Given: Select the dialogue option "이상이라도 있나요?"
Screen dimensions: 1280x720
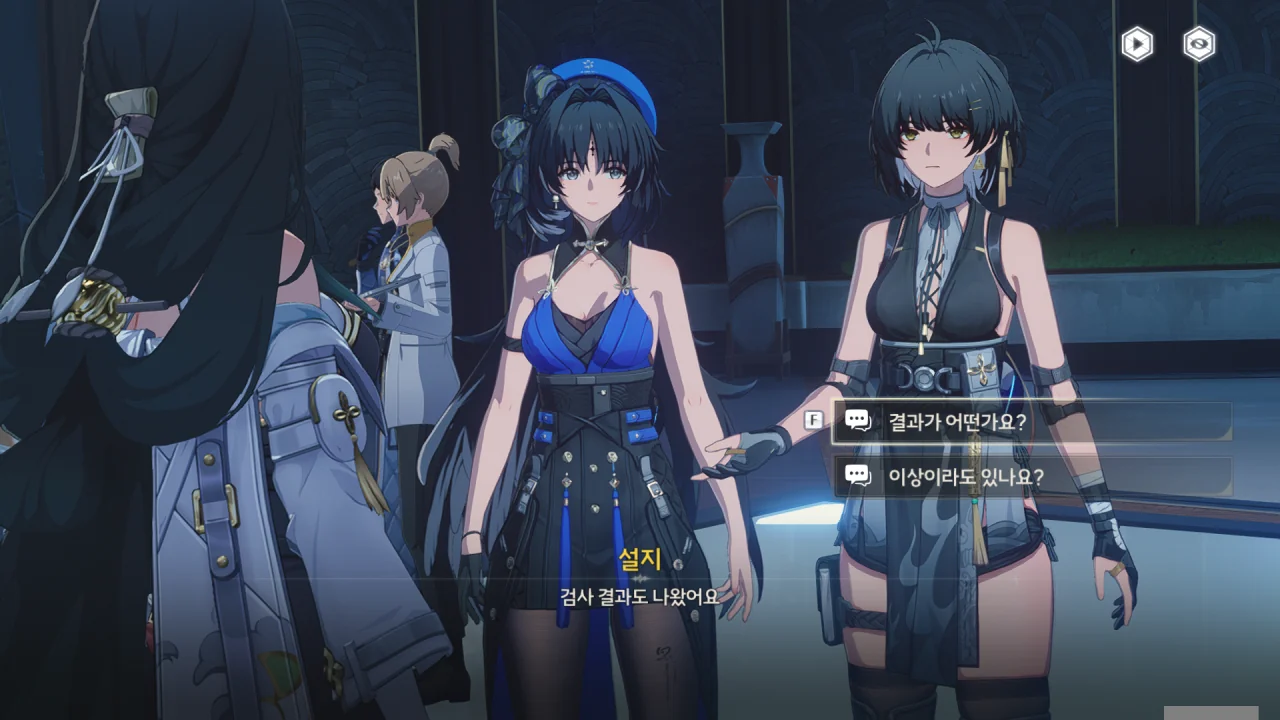Looking at the screenshot, I should tap(1030, 477).
